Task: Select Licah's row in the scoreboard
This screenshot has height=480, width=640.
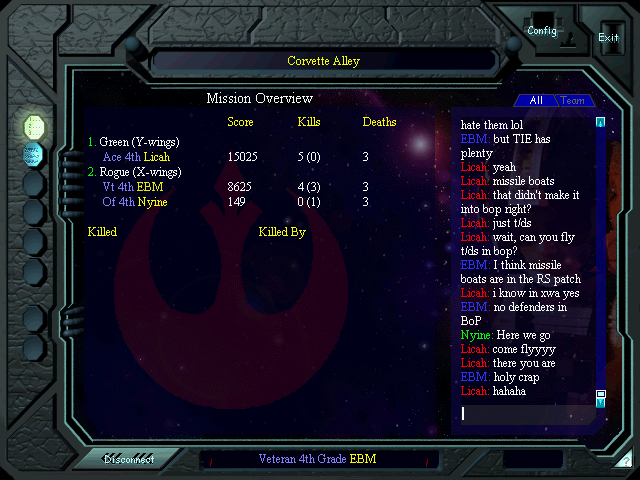Action: [136, 157]
